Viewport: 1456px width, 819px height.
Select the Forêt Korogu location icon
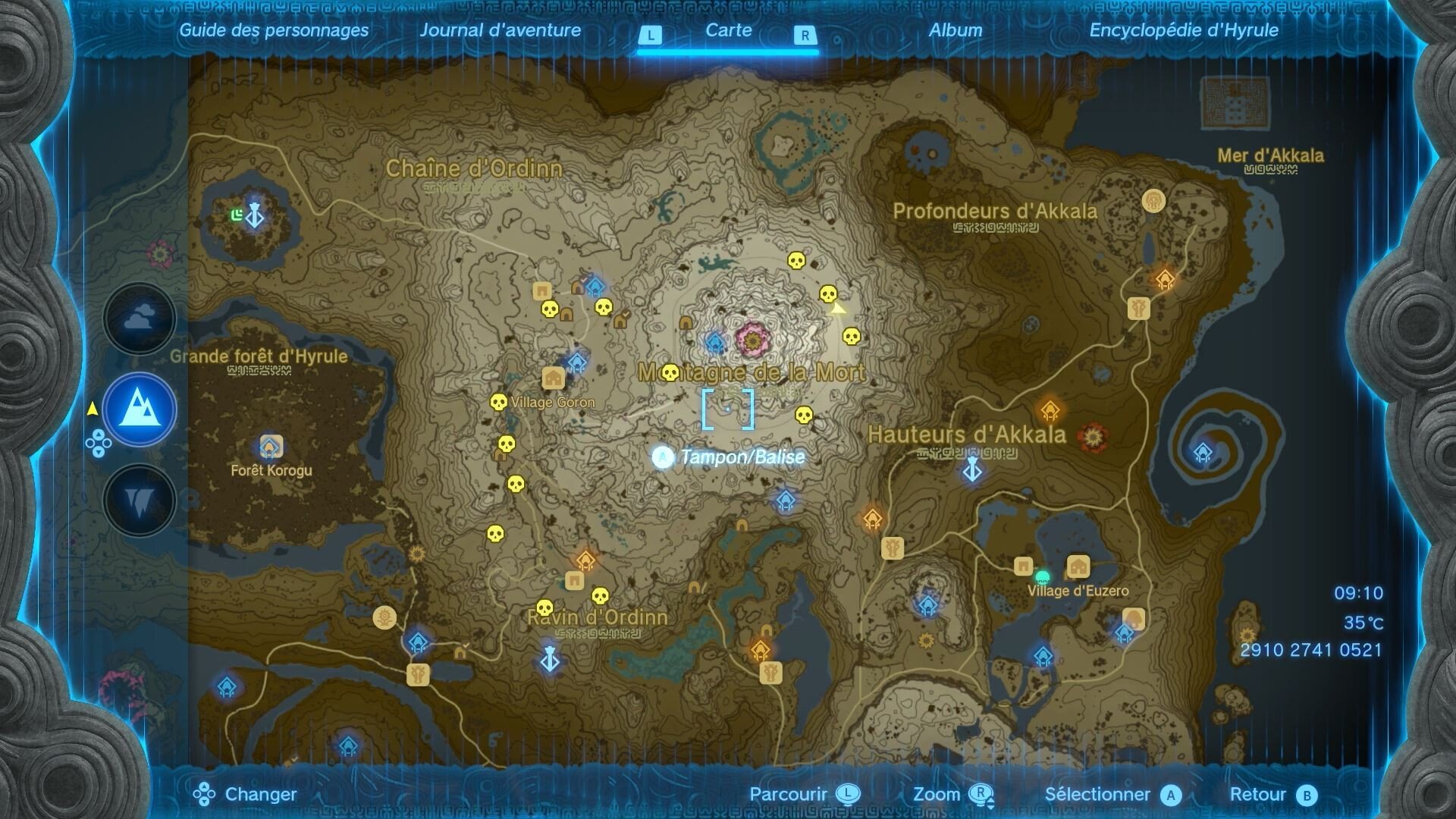(x=271, y=447)
